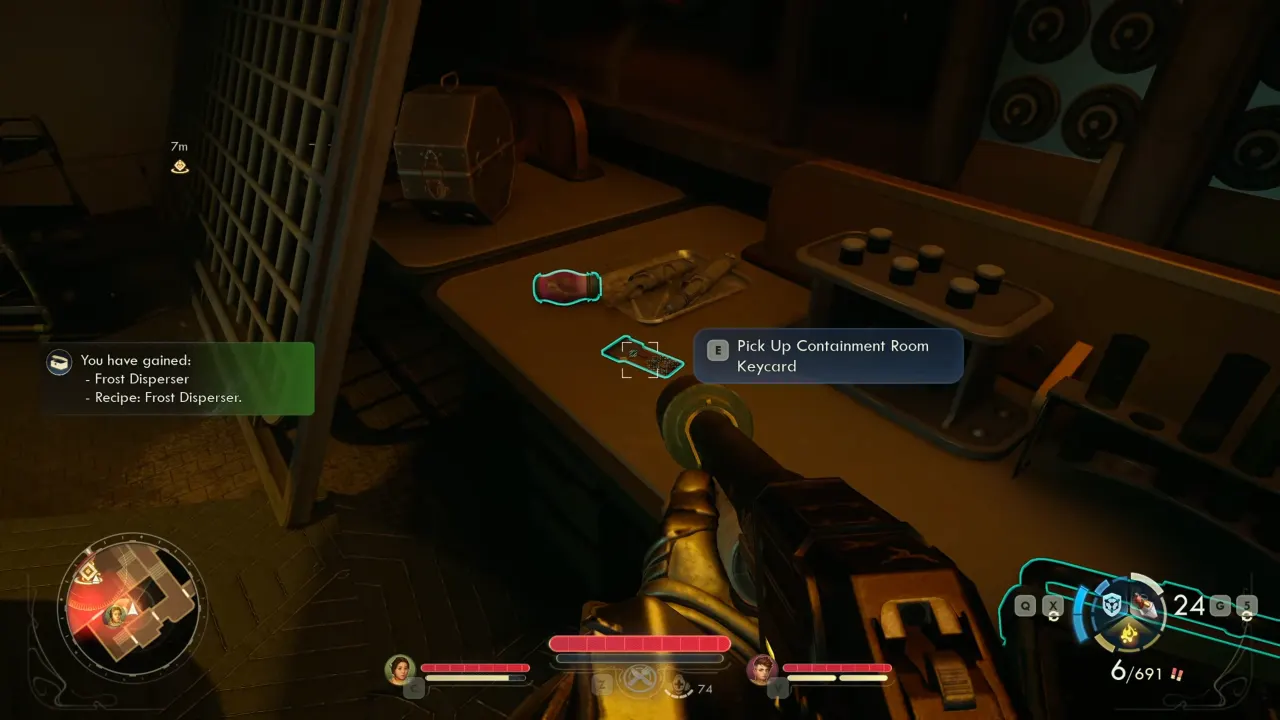
Task: Click the armor shield icon on the ammo wheel
Action: [1111, 605]
